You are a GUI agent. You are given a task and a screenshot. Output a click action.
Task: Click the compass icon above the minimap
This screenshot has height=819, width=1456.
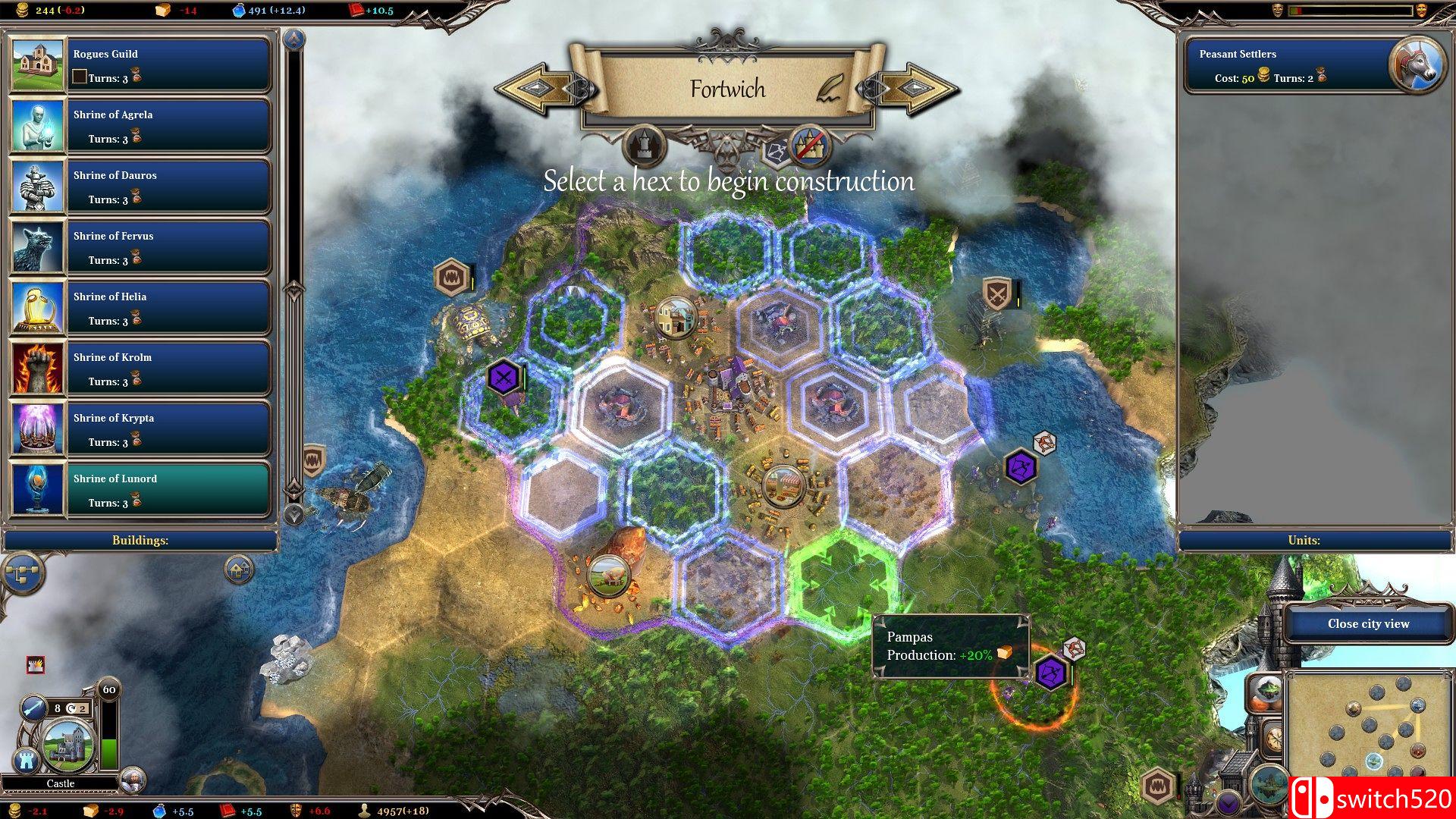pos(1274,737)
